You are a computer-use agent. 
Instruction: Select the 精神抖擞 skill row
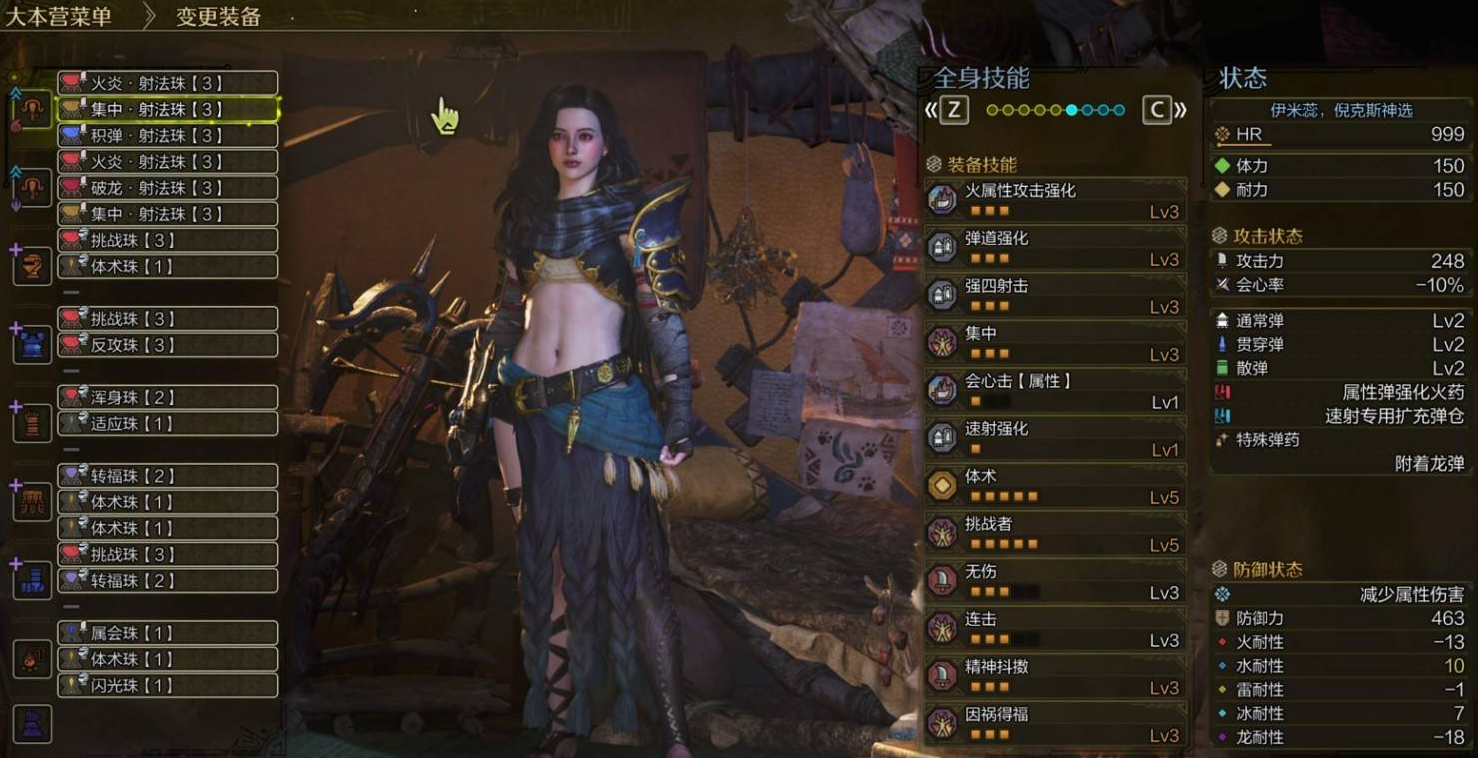click(x=1056, y=676)
